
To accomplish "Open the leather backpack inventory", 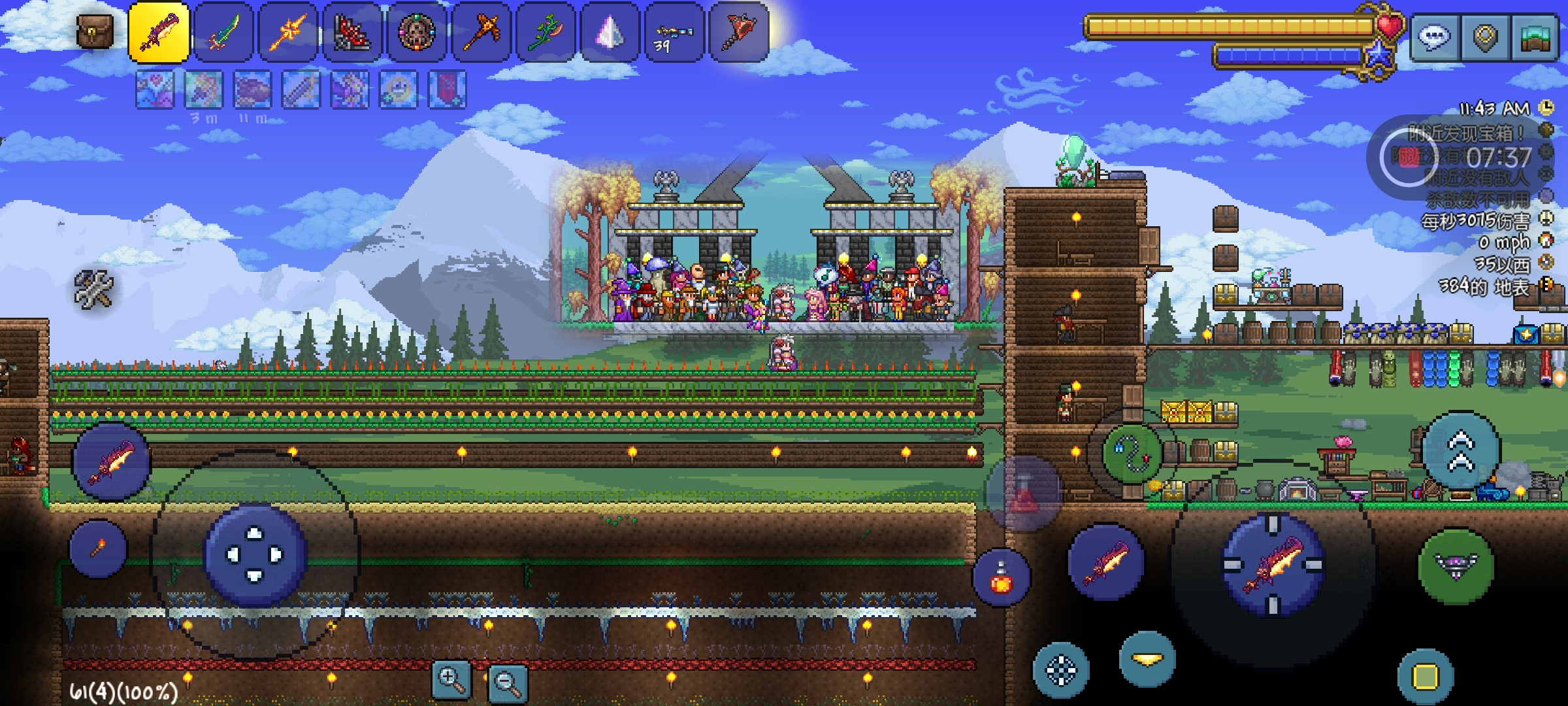I will (95, 31).
